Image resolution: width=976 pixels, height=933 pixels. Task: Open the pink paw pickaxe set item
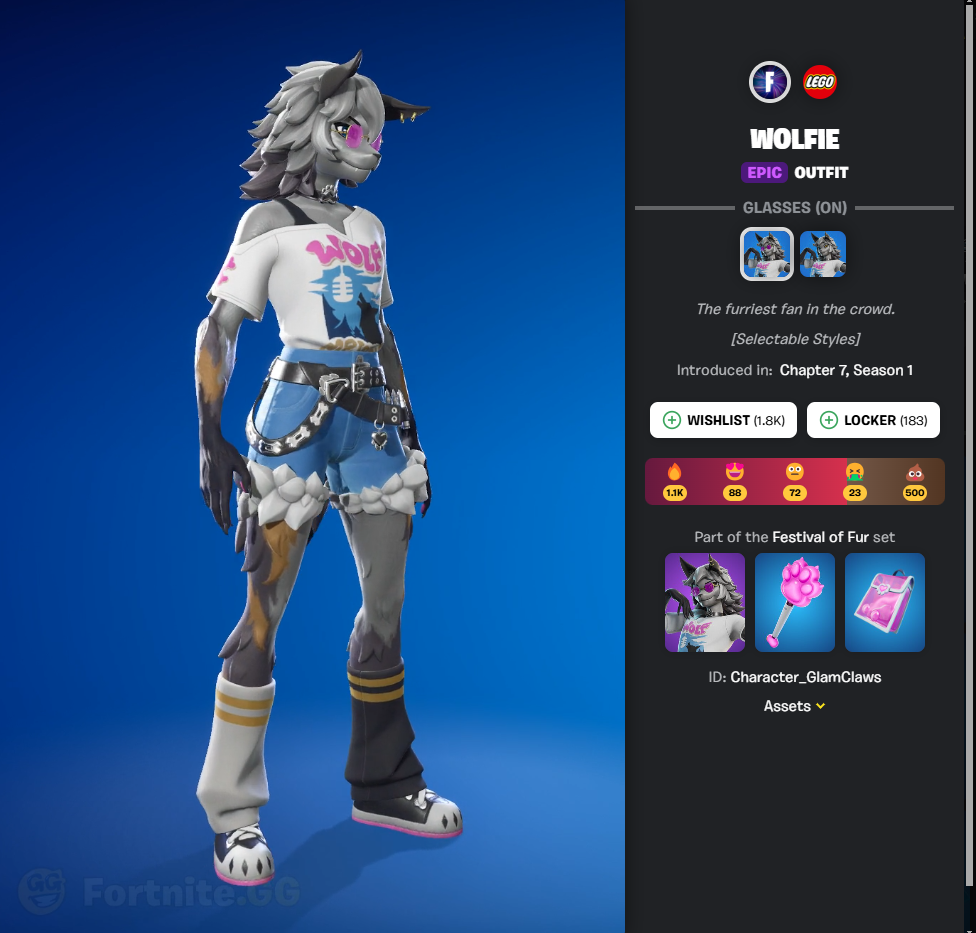(795, 603)
